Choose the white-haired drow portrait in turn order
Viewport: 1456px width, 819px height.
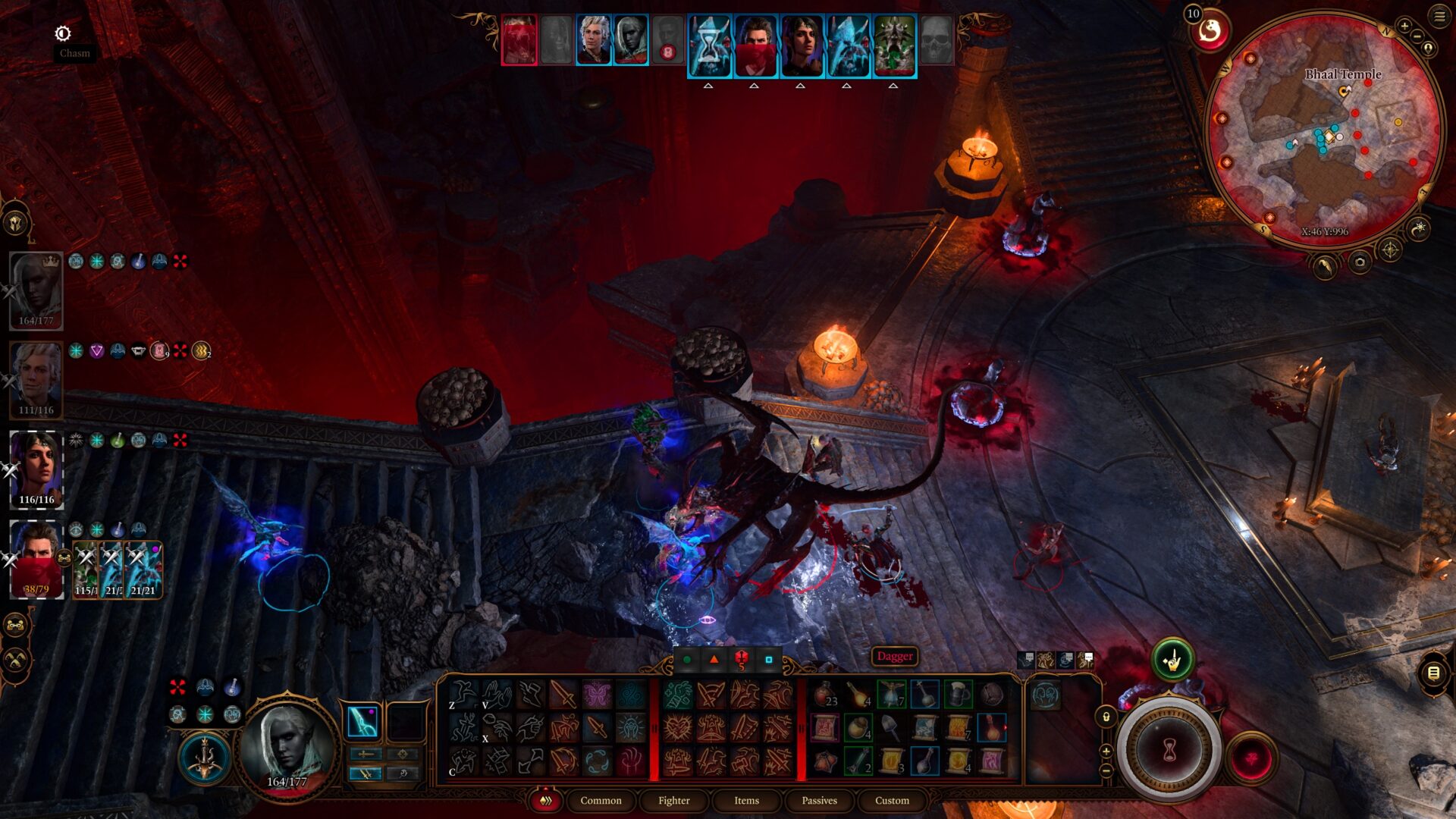coord(631,40)
